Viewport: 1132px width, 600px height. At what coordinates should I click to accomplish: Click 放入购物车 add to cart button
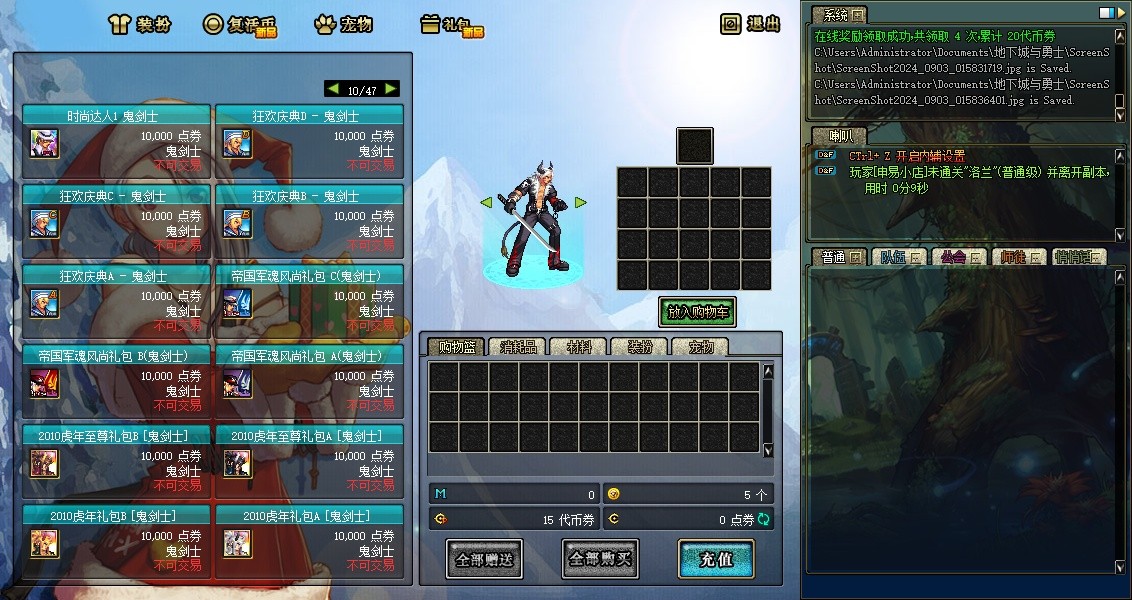[x=697, y=312]
